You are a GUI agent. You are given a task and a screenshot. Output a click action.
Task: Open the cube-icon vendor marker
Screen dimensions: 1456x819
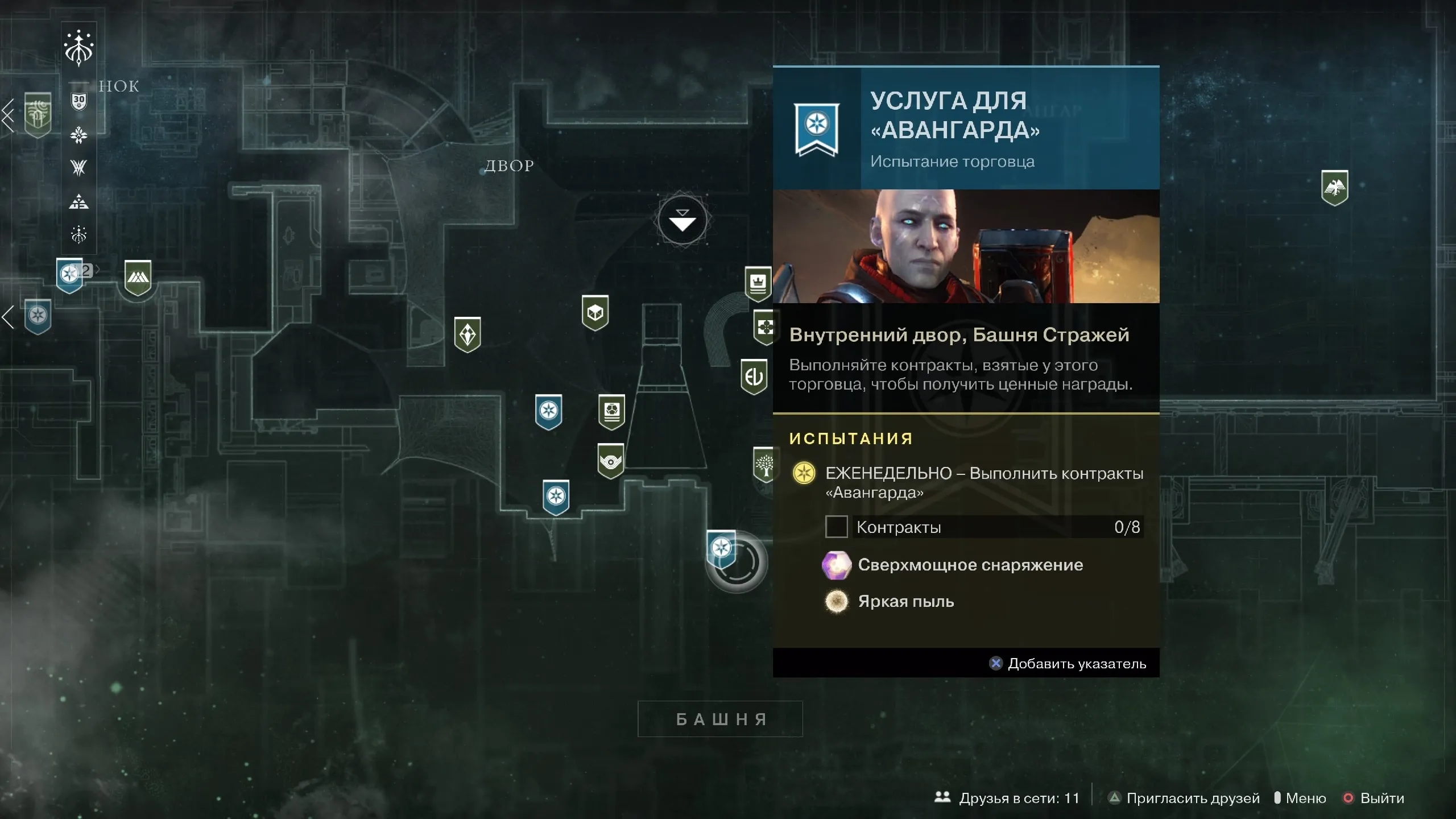595,312
